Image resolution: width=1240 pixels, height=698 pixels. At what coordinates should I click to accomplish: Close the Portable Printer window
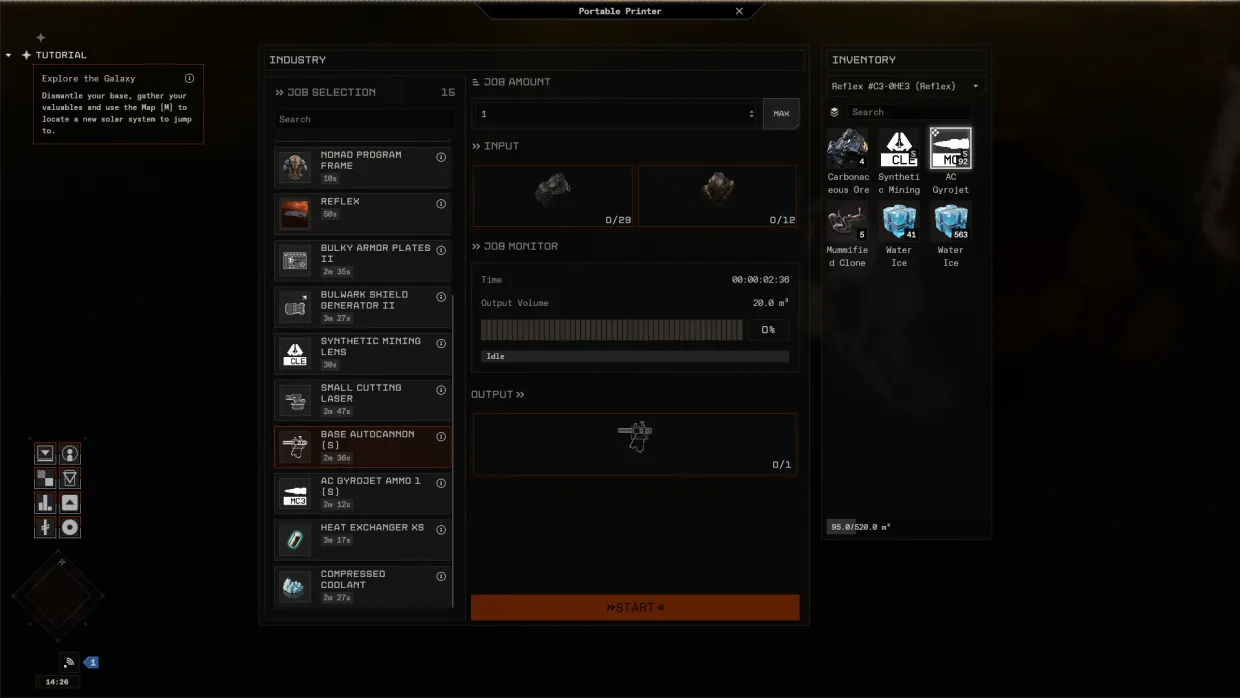[739, 11]
